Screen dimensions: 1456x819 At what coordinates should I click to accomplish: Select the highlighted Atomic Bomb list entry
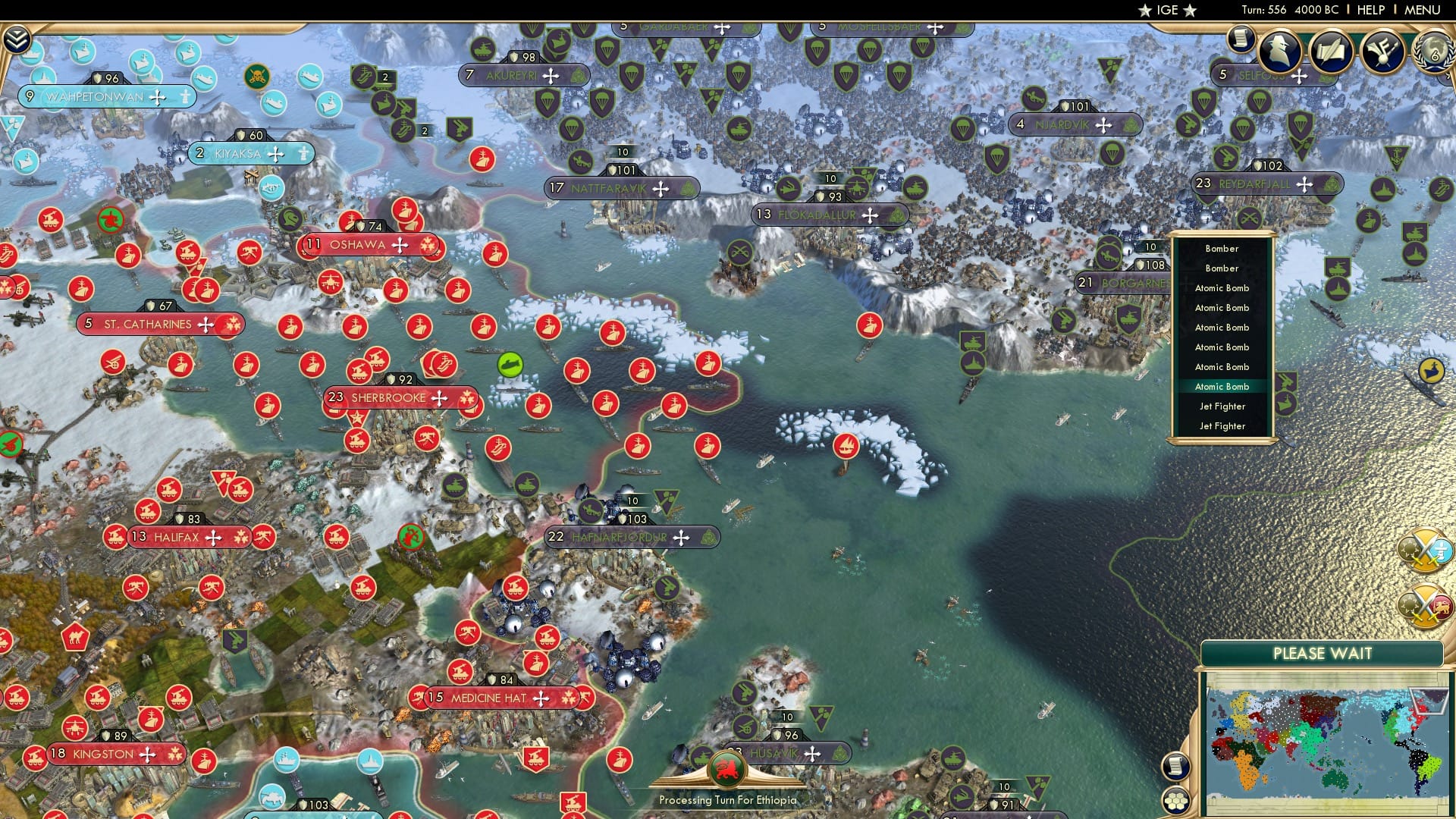coord(1221,387)
